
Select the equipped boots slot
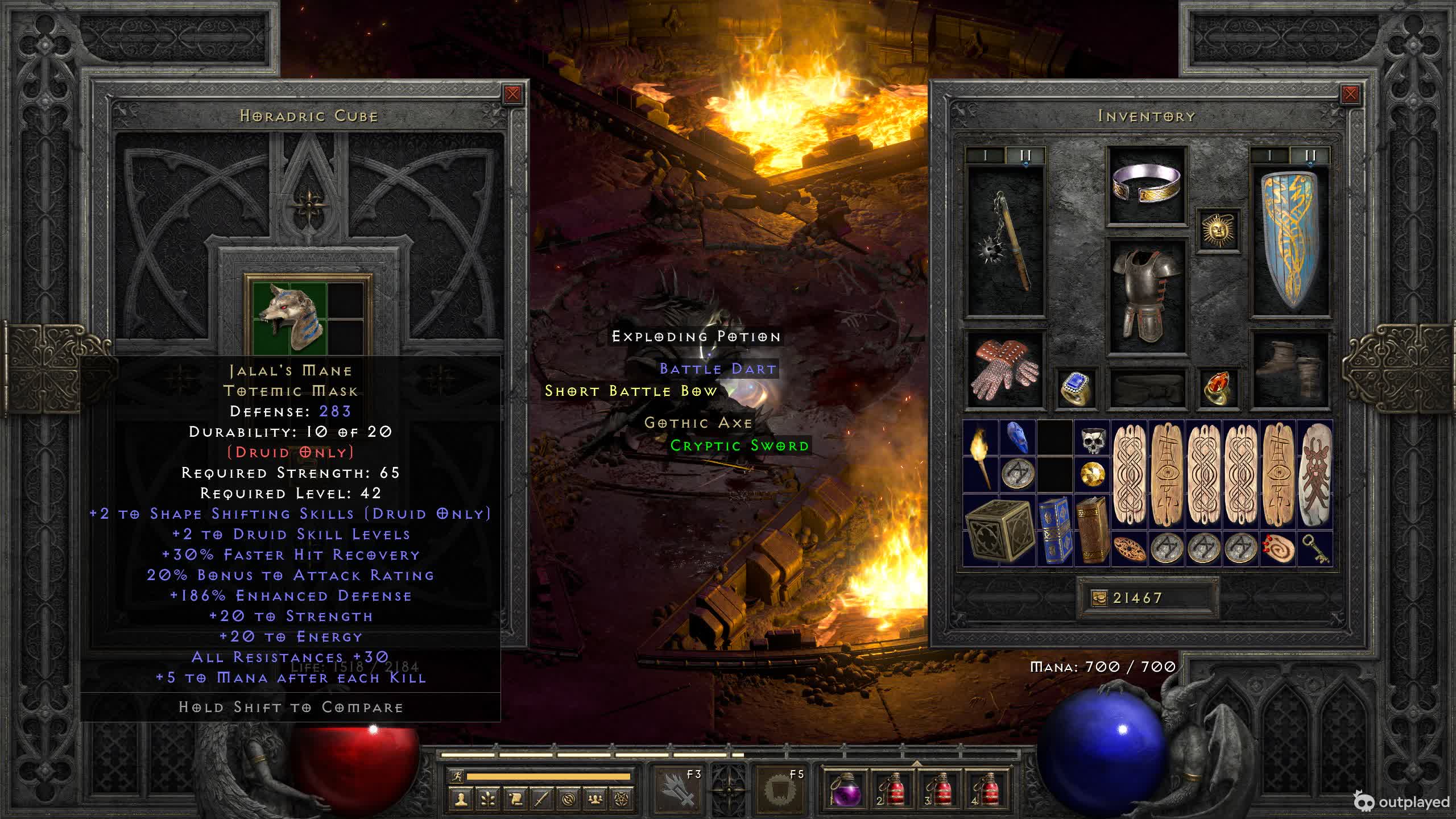click(x=1290, y=370)
